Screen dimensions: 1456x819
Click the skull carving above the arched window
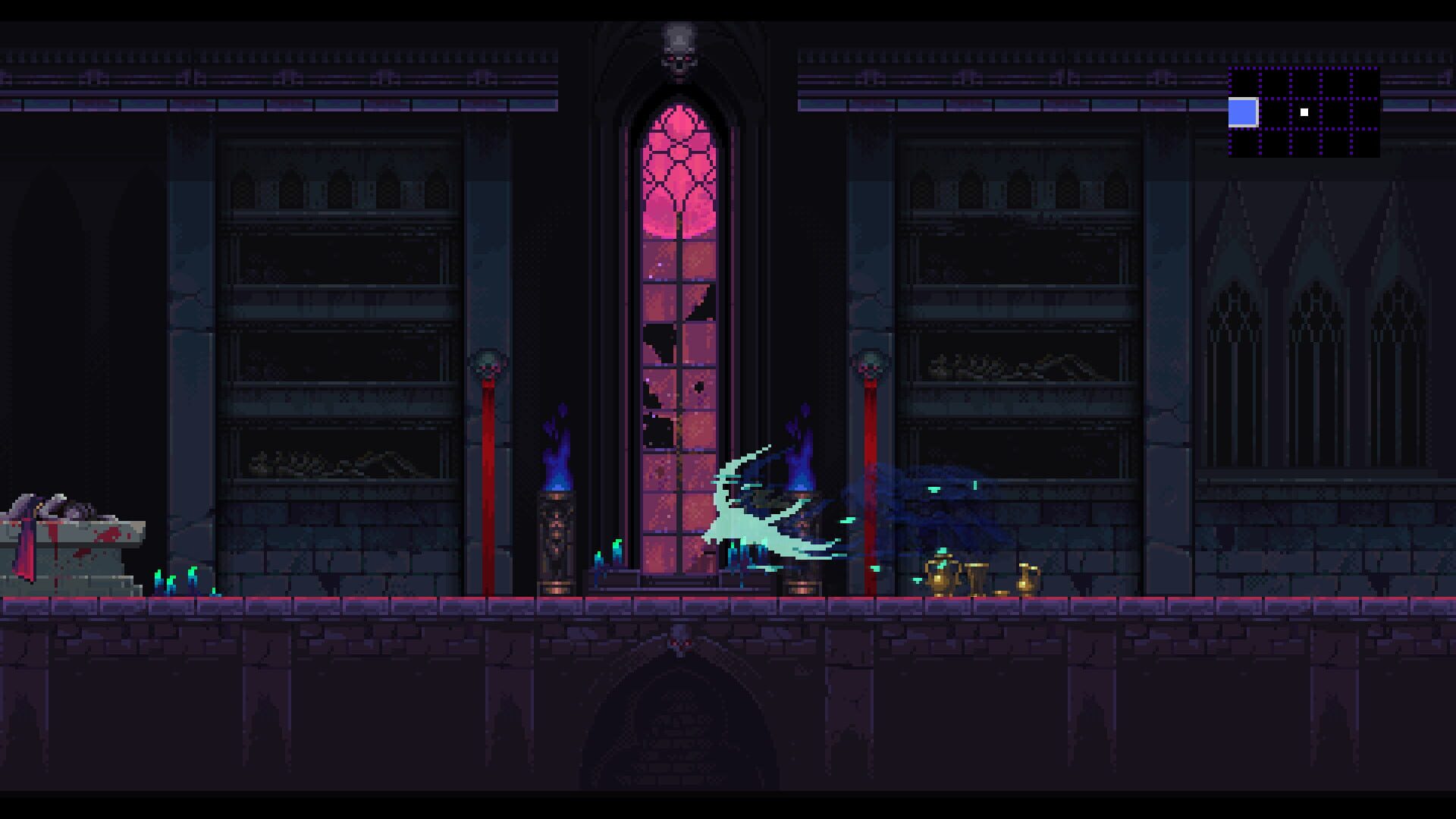pyautogui.click(x=680, y=49)
